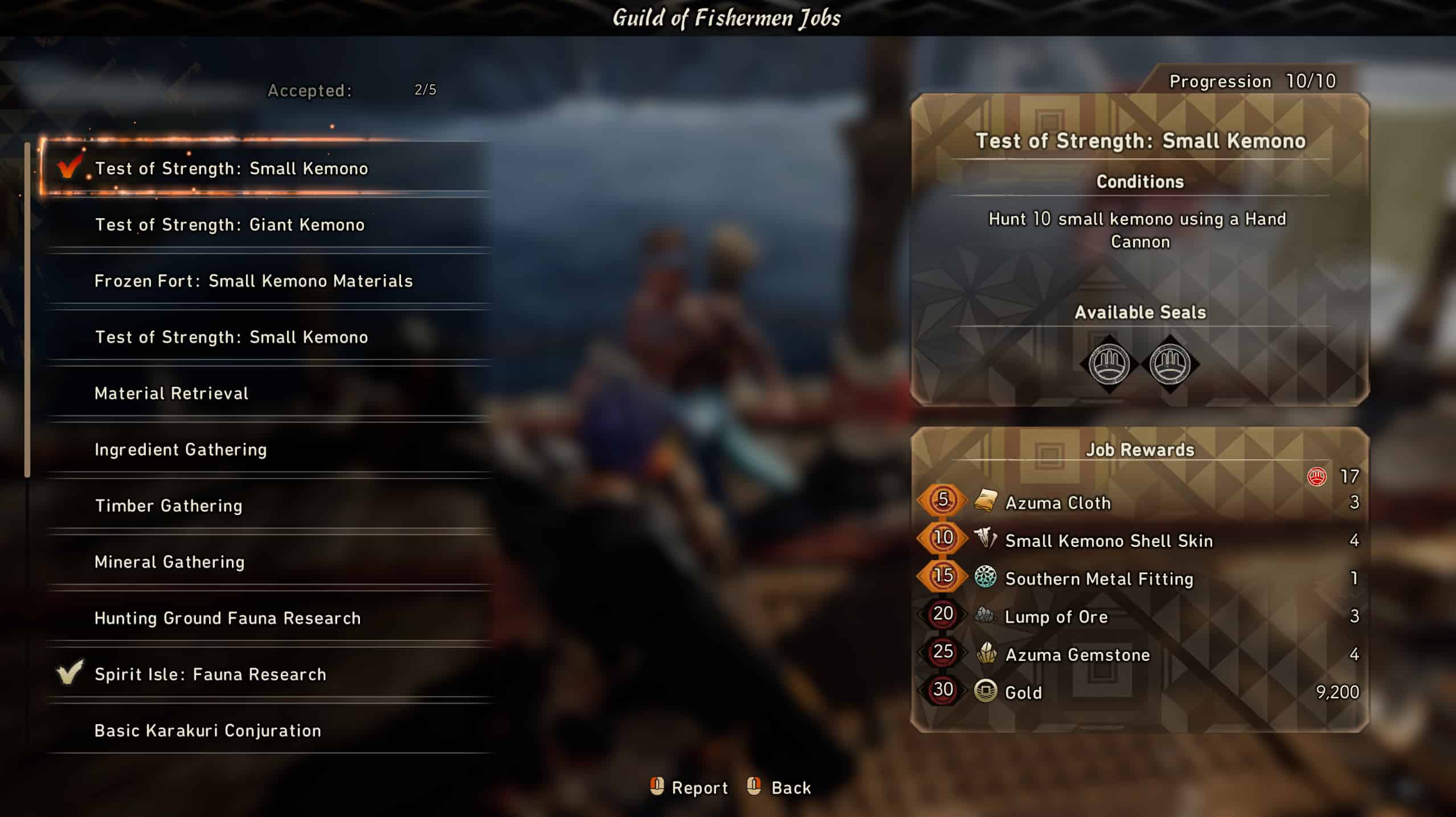Pick the Material Retrieval job
The width and height of the screenshot is (1456, 817).
(171, 394)
